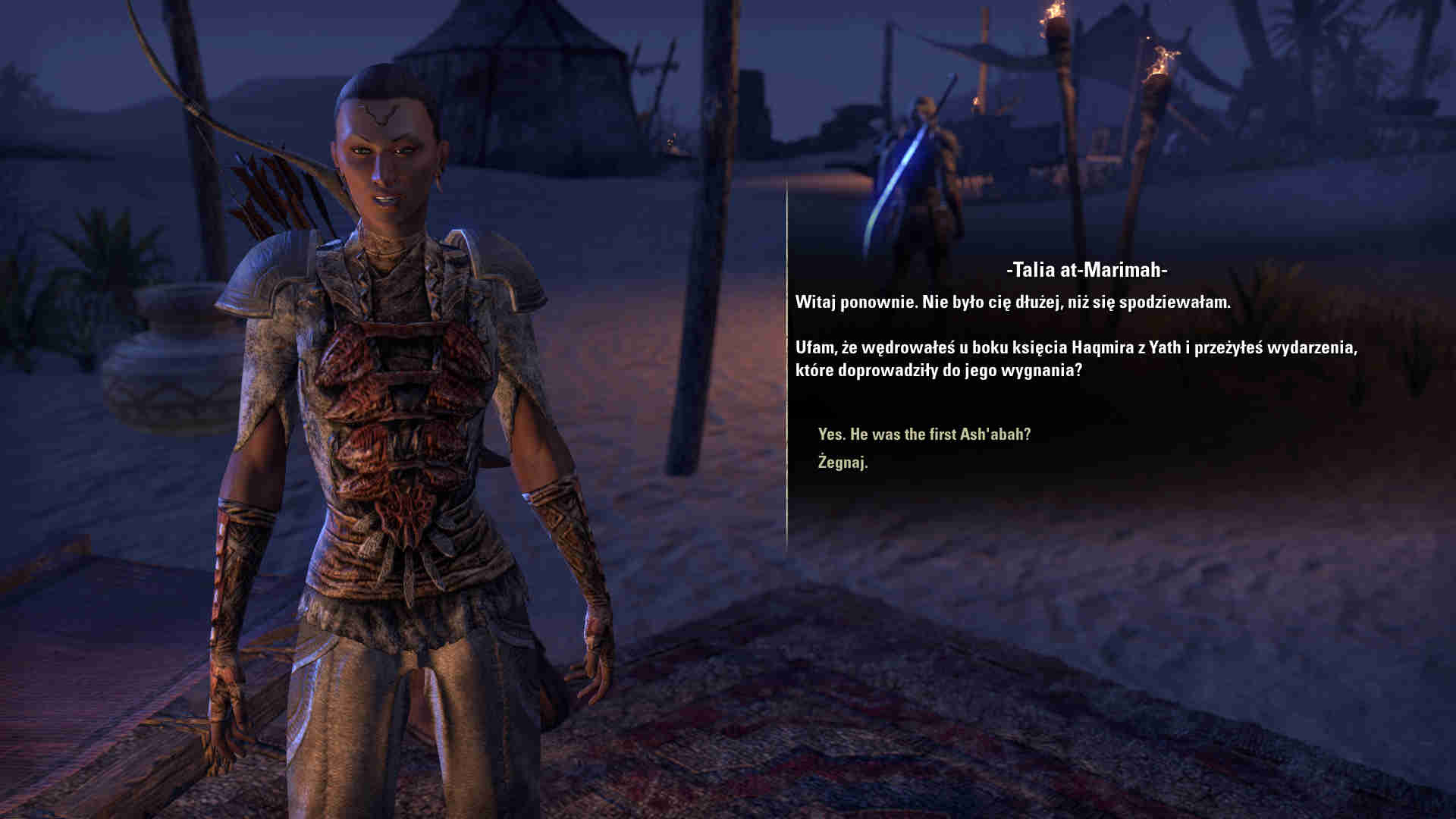The image size is (1456, 819).
Task: Select the "Żegnaj." goodbye option
Action: (x=843, y=462)
